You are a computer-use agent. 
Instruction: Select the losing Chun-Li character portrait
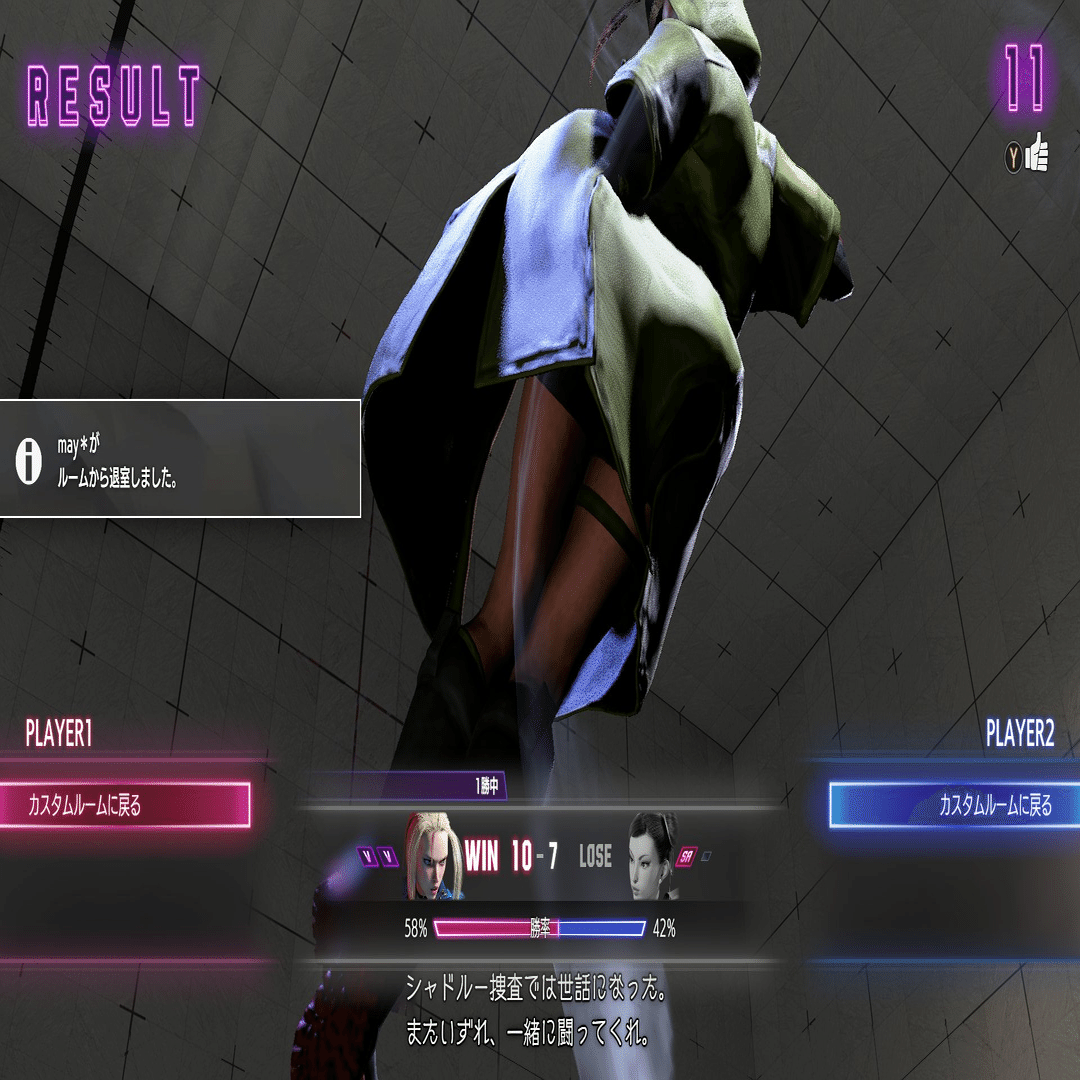point(652,856)
